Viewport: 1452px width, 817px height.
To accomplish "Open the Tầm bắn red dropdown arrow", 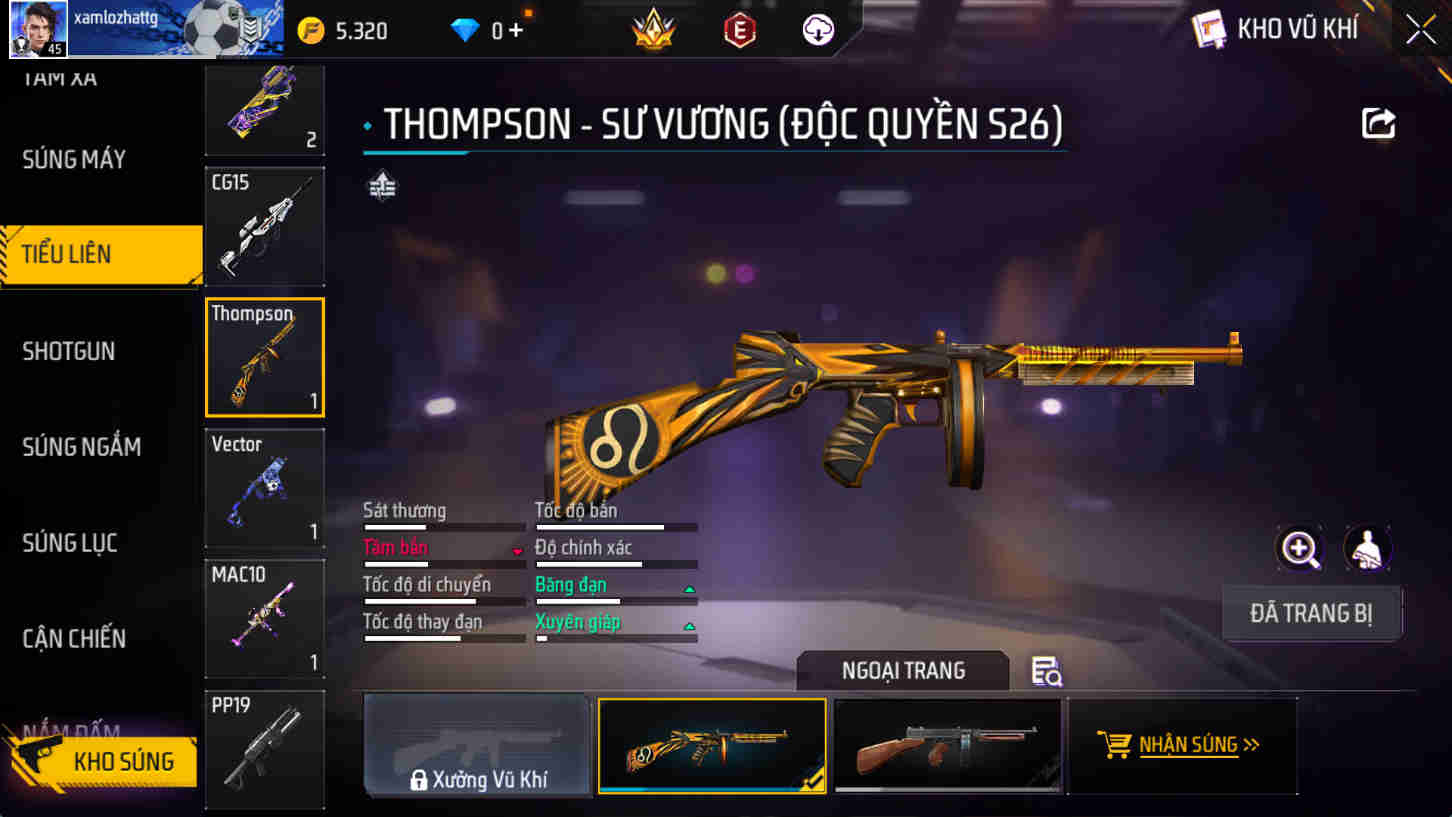I will click(x=518, y=549).
